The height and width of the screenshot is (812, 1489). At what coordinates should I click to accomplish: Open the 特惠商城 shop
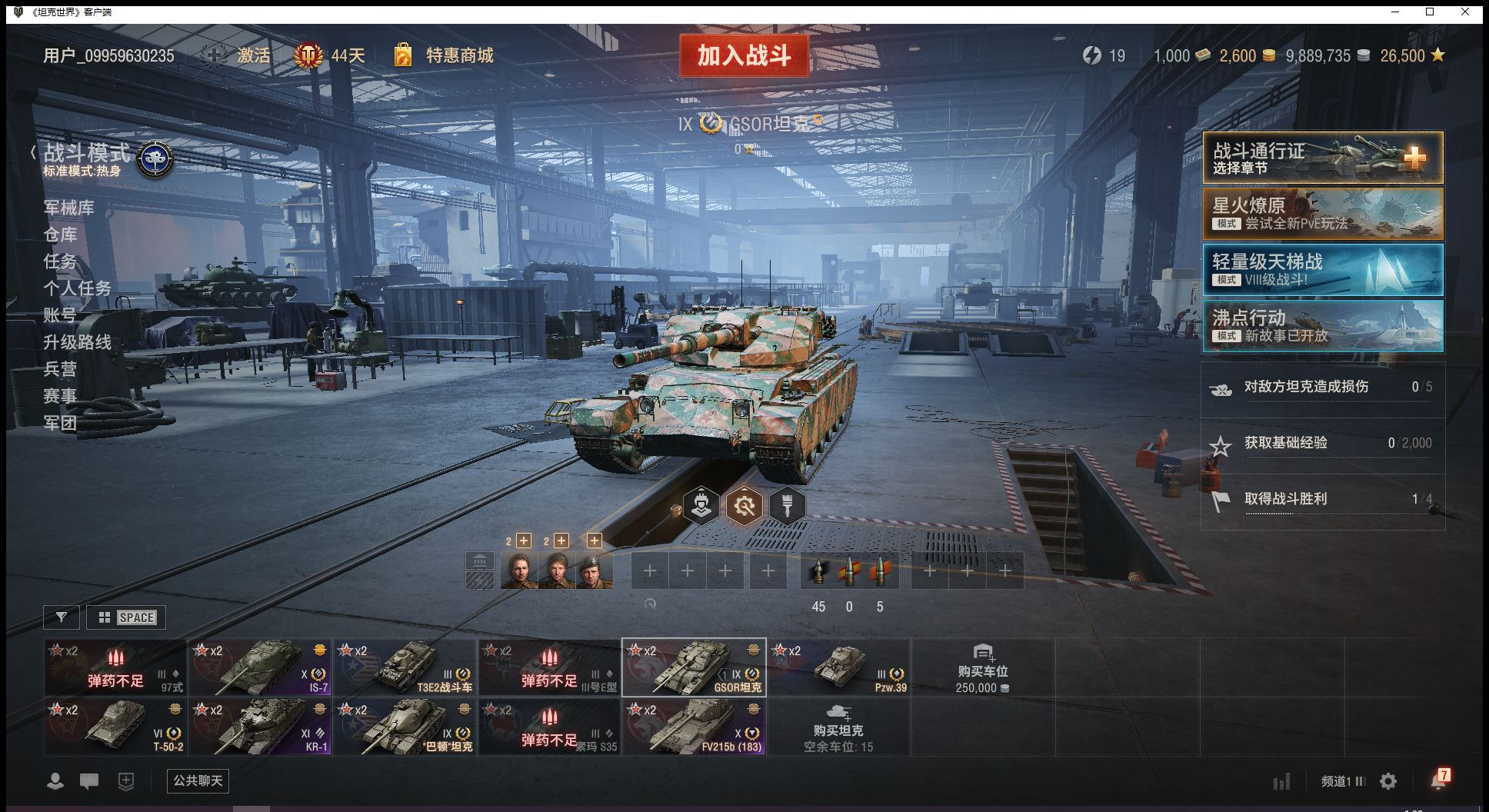pyautogui.click(x=459, y=55)
